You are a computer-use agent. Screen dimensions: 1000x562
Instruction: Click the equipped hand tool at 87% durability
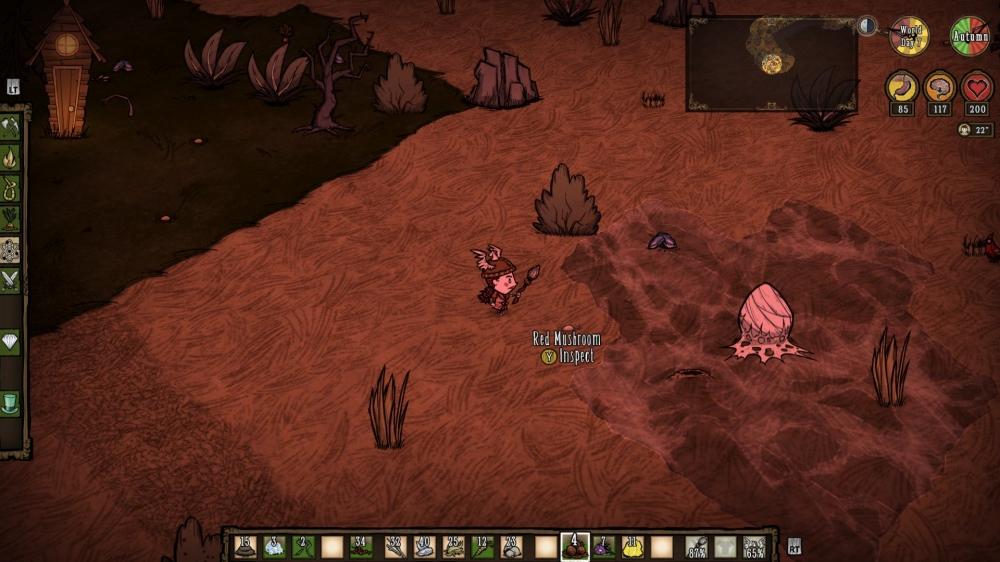click(697, 547)
